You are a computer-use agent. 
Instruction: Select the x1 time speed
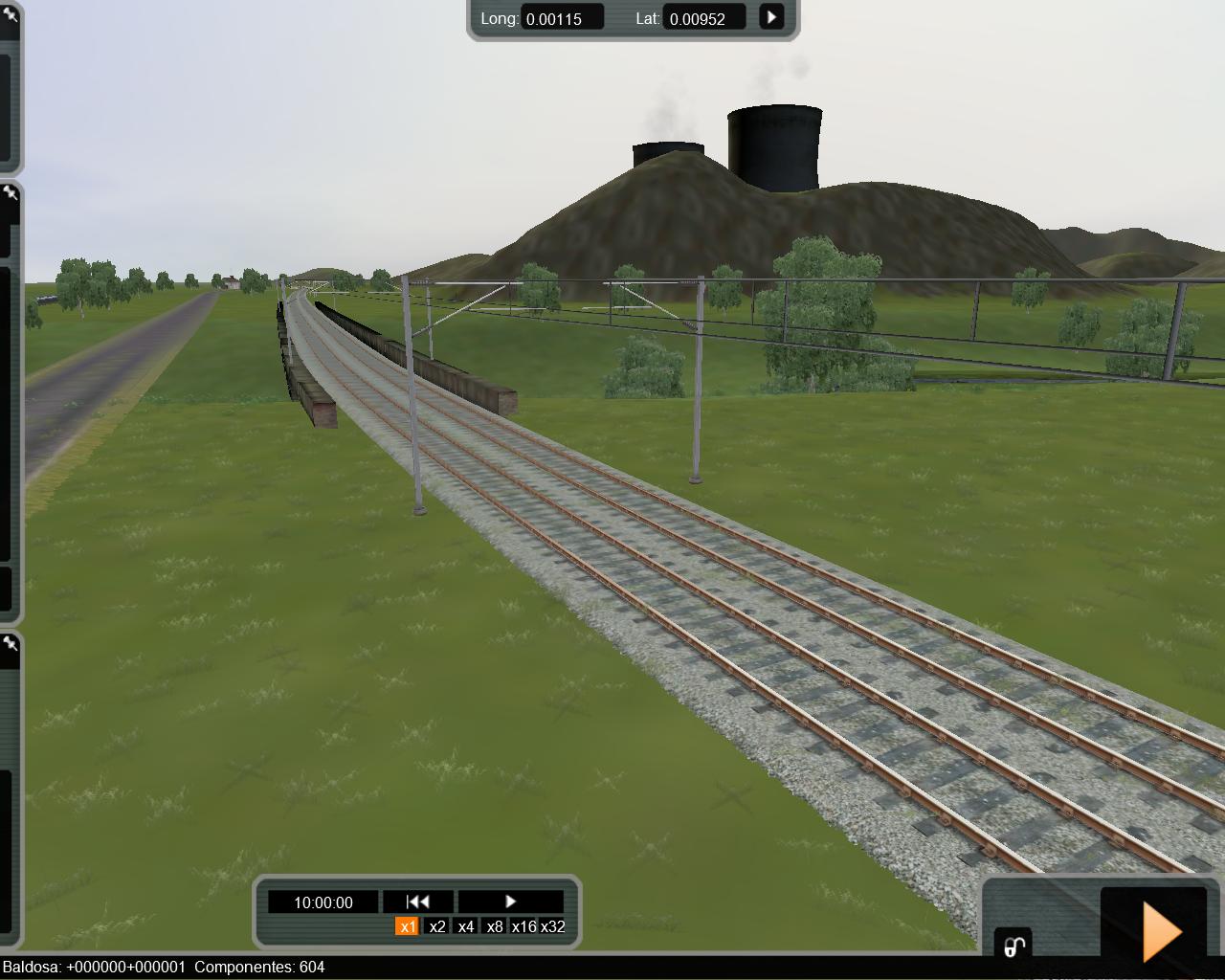click(x=408, y=926)
